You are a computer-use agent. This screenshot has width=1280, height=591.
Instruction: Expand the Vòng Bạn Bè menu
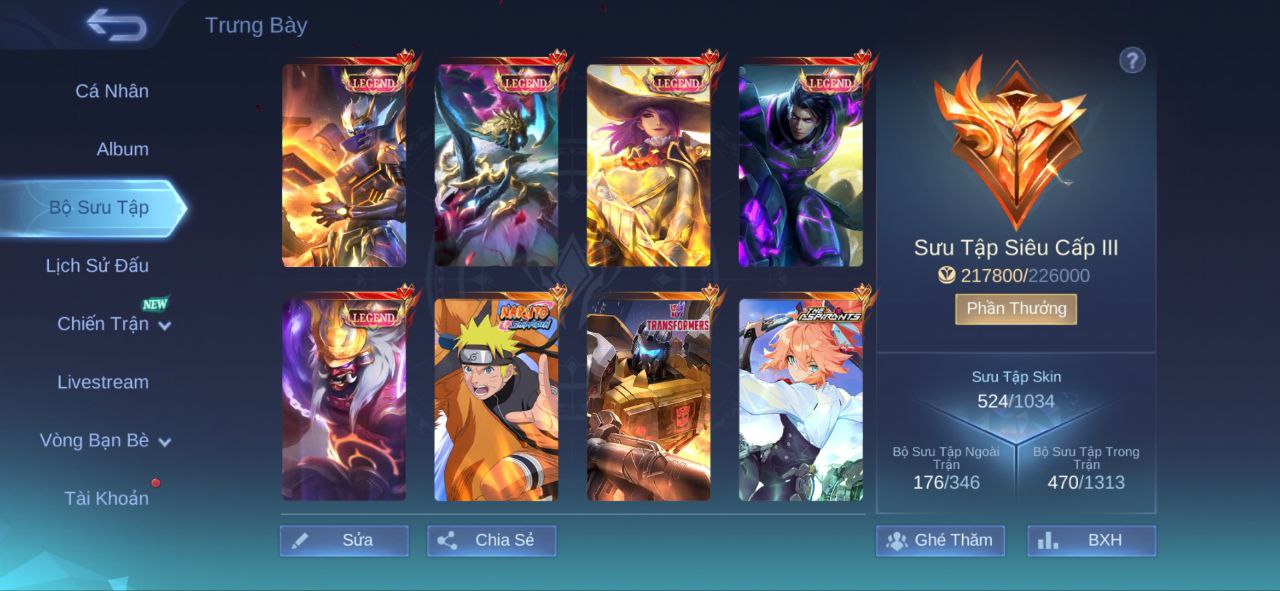click(x=105, y=440)
